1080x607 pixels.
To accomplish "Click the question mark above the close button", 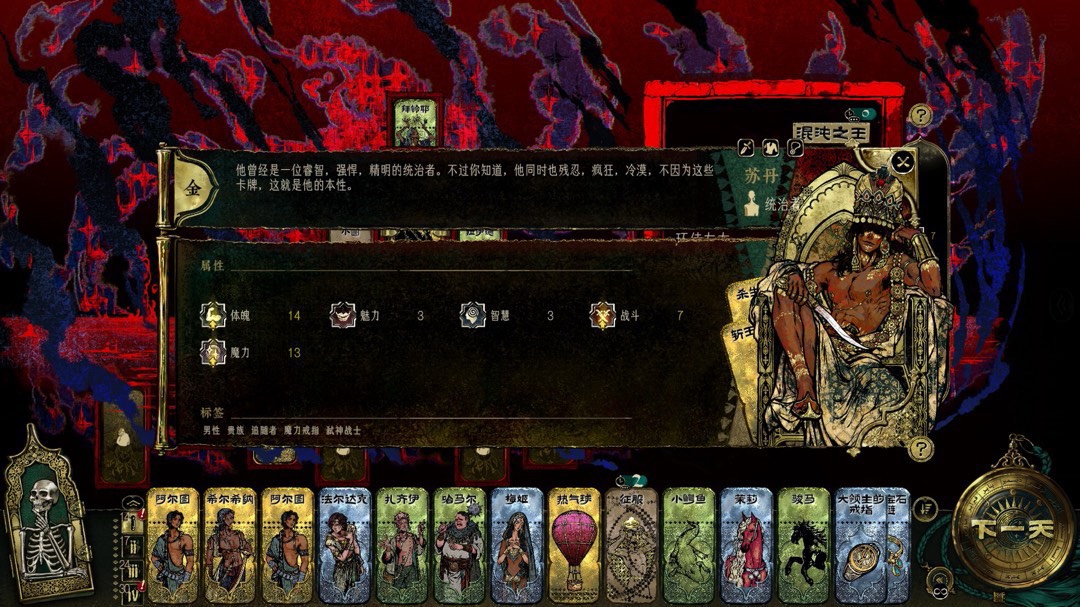I will pyautogui.click(x=921, y=116).
